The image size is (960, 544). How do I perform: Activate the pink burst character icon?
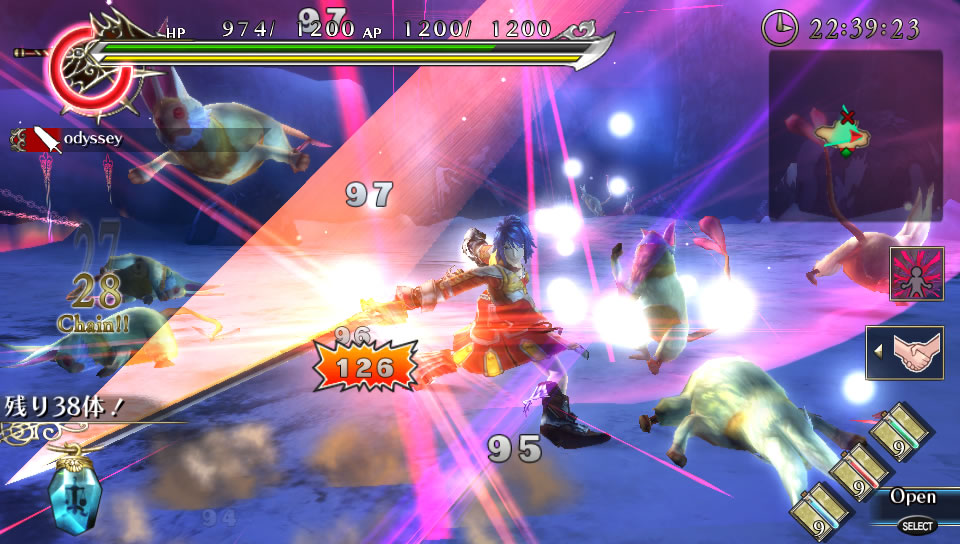917,274
